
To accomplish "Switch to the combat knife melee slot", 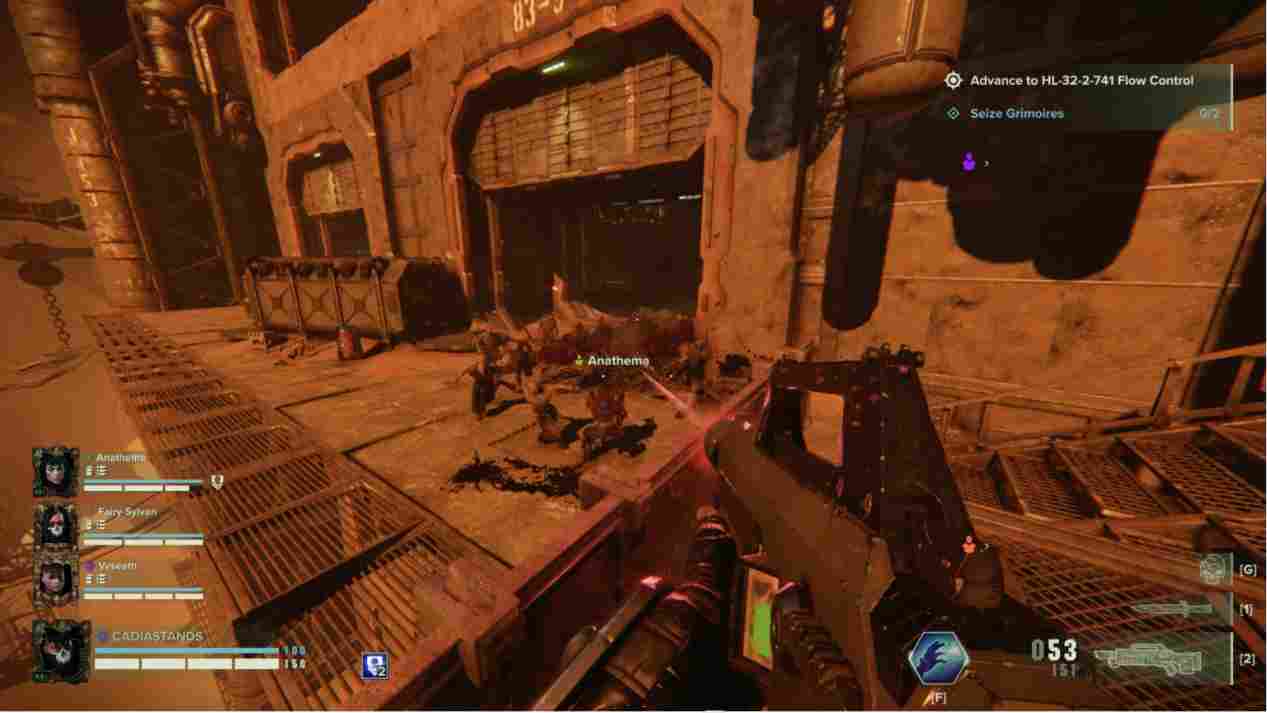I will point(1174,608).
